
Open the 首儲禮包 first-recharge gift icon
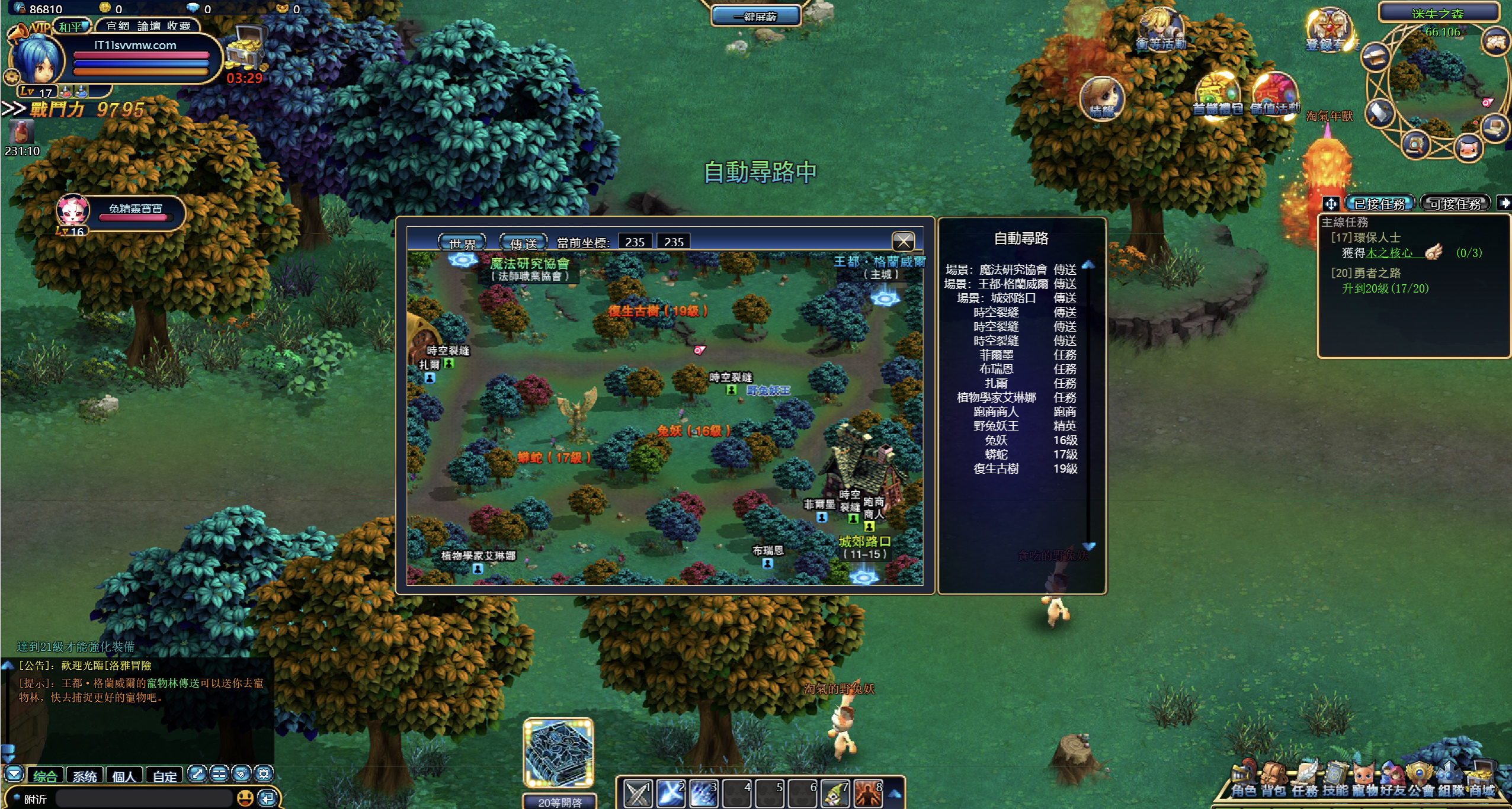click(1217, 95)
